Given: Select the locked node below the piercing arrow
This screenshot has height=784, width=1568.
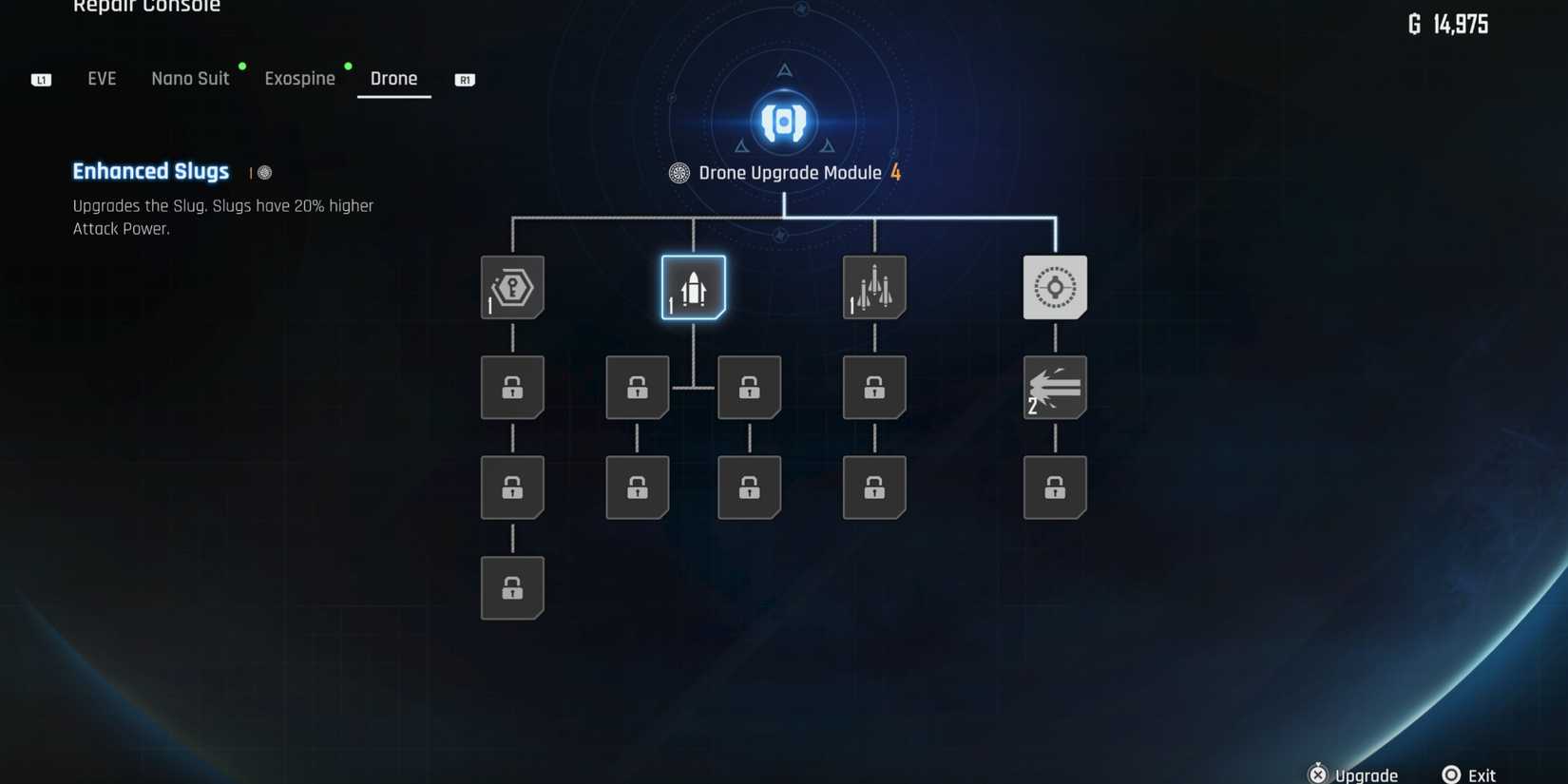Looking at the screenshot, I should (1055, 488).
